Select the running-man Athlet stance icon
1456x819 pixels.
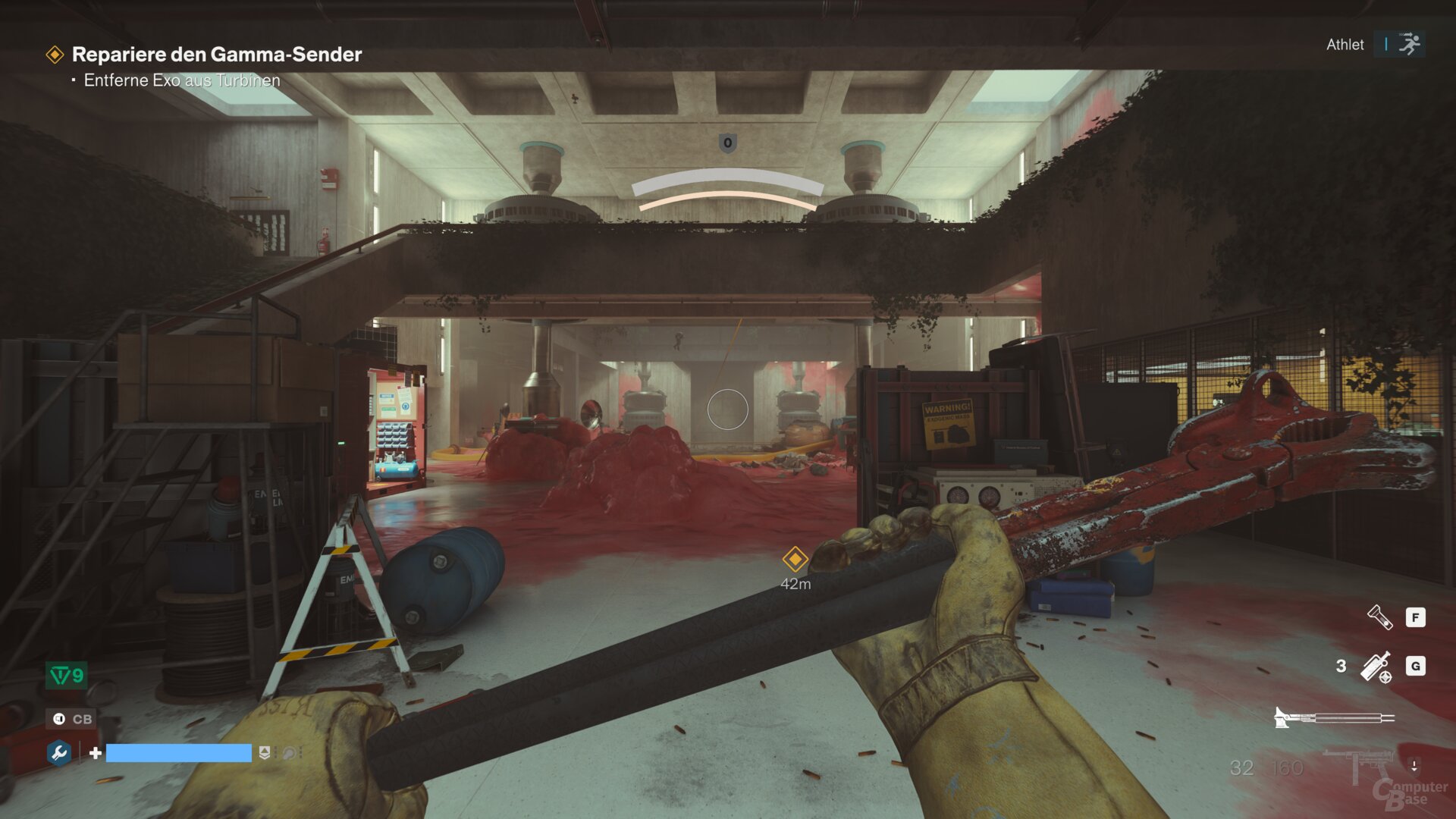[1411, 44]
